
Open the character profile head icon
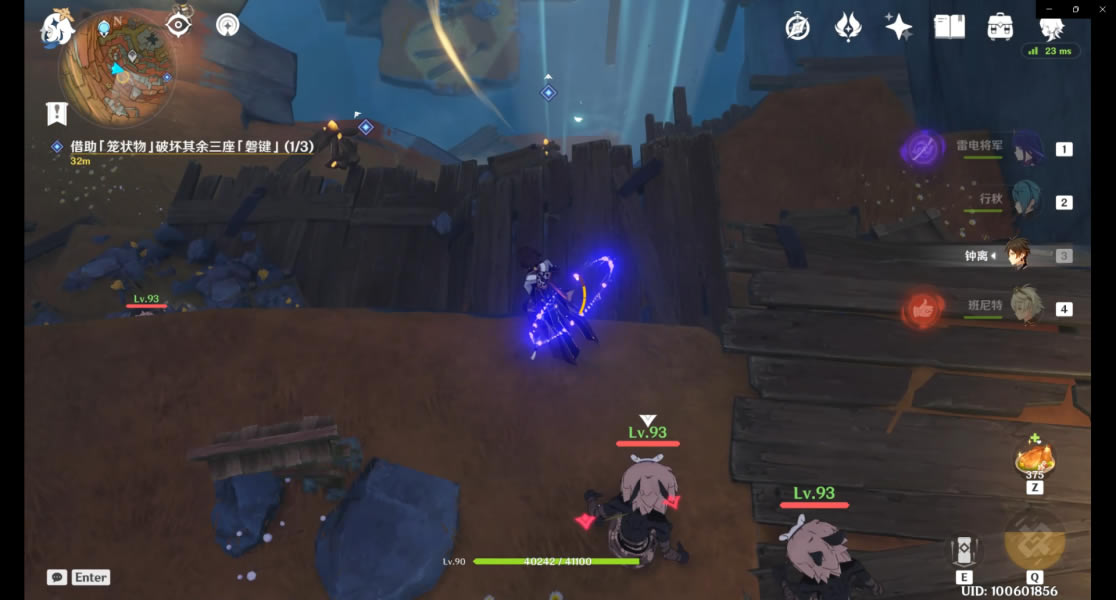pos(1051,29)
